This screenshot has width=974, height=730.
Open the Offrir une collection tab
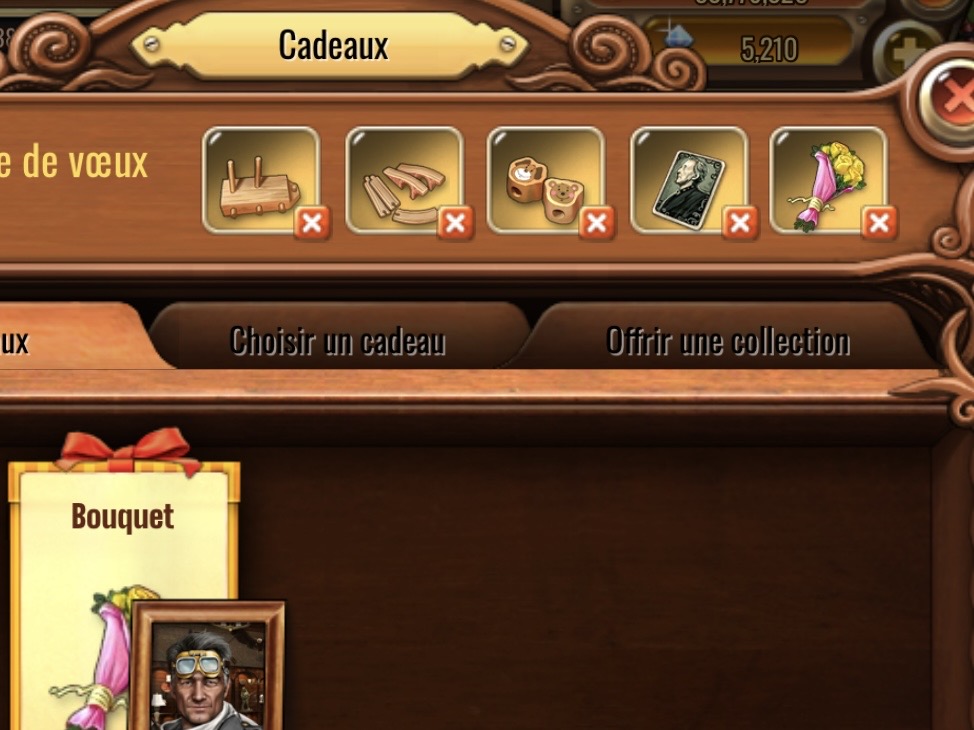727,342
